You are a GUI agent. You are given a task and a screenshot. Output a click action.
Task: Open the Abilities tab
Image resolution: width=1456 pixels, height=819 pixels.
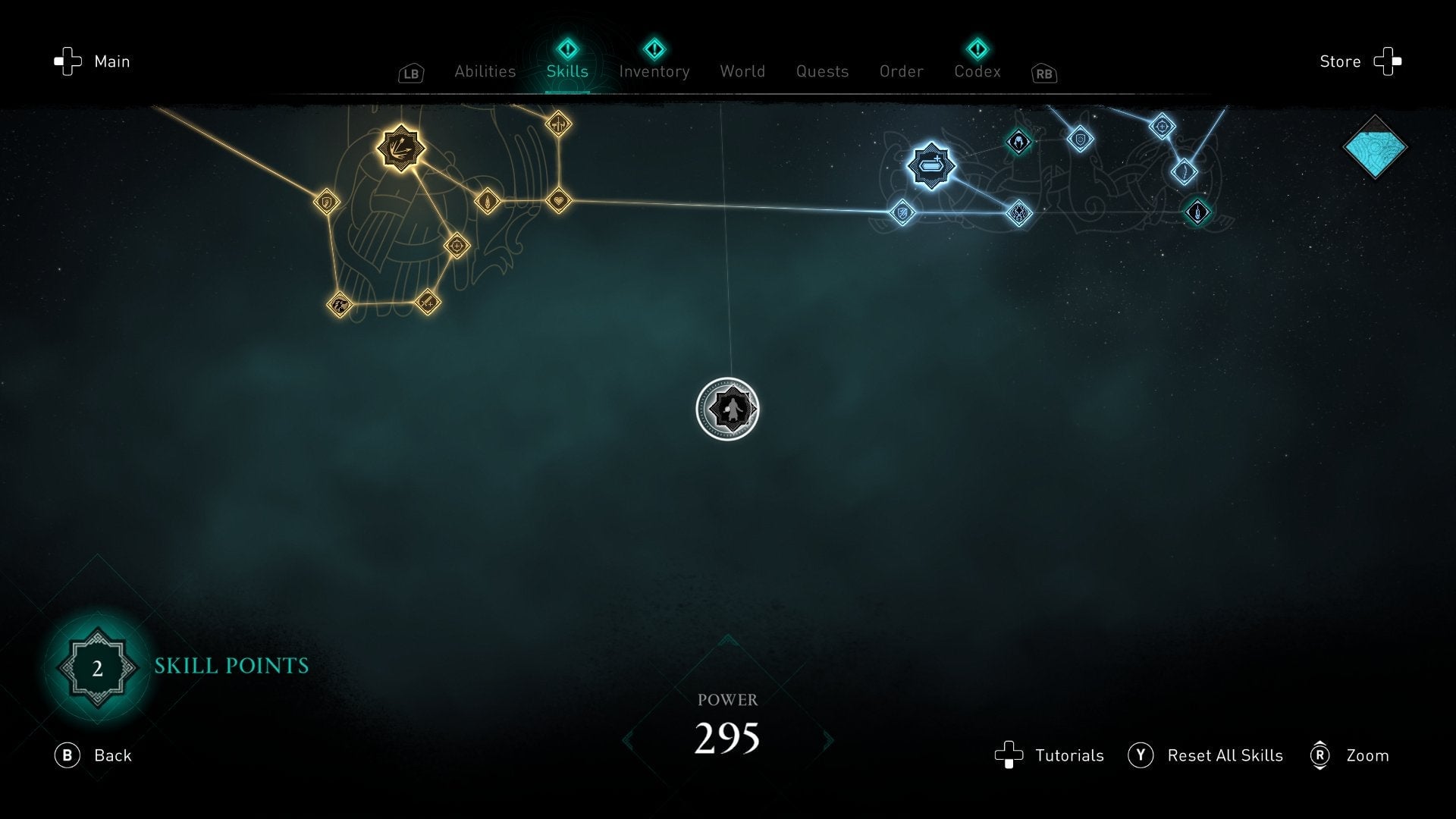[485, 71]
